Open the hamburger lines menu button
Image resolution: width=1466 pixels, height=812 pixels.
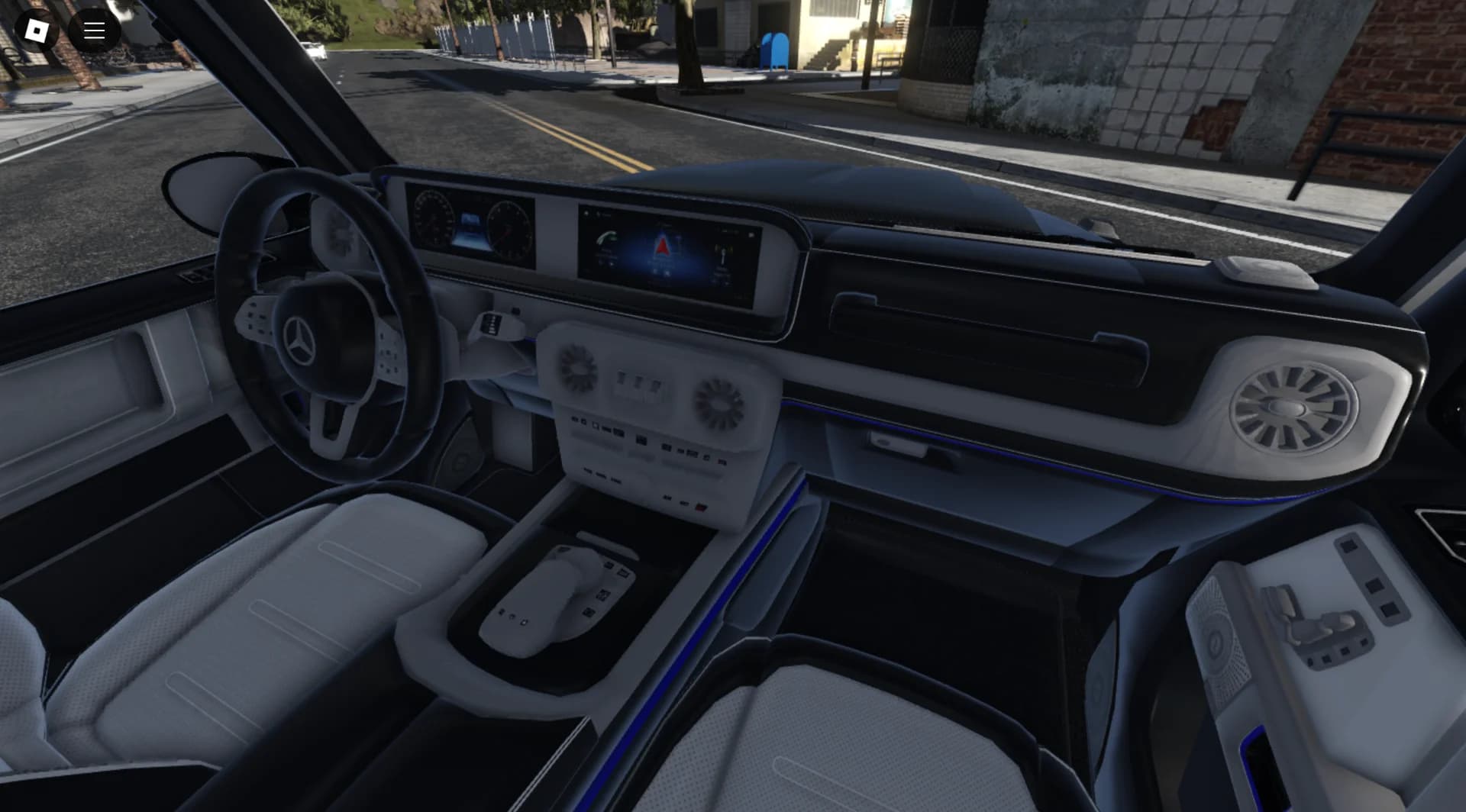coord(94,31)
